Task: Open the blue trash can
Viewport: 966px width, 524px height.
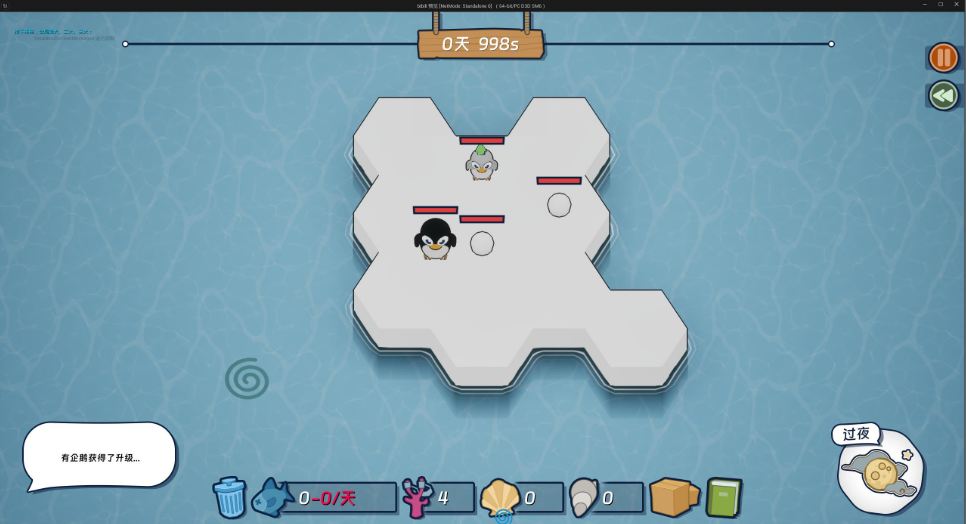Action: click(x=229, y=497)
